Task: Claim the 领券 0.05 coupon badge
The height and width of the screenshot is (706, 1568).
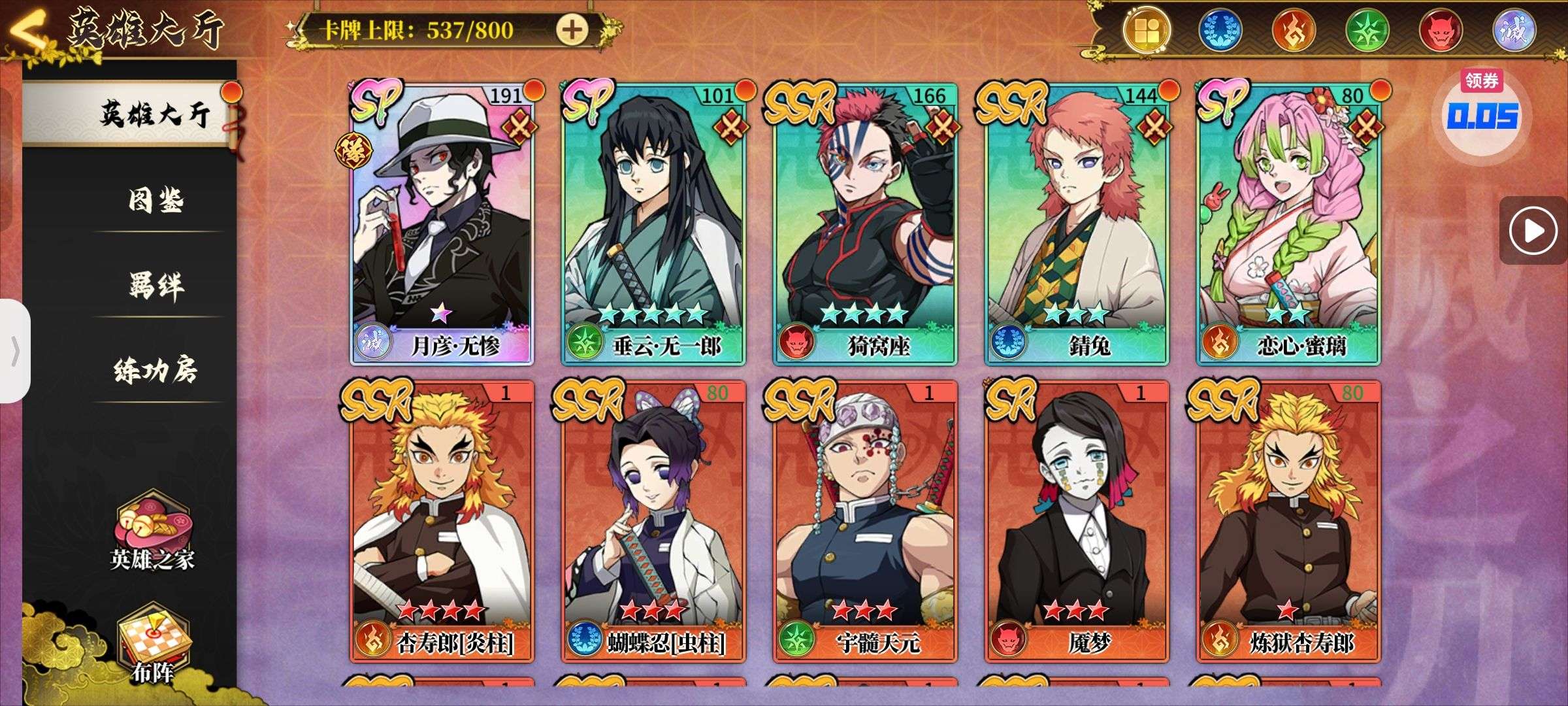Action: 1482,110
